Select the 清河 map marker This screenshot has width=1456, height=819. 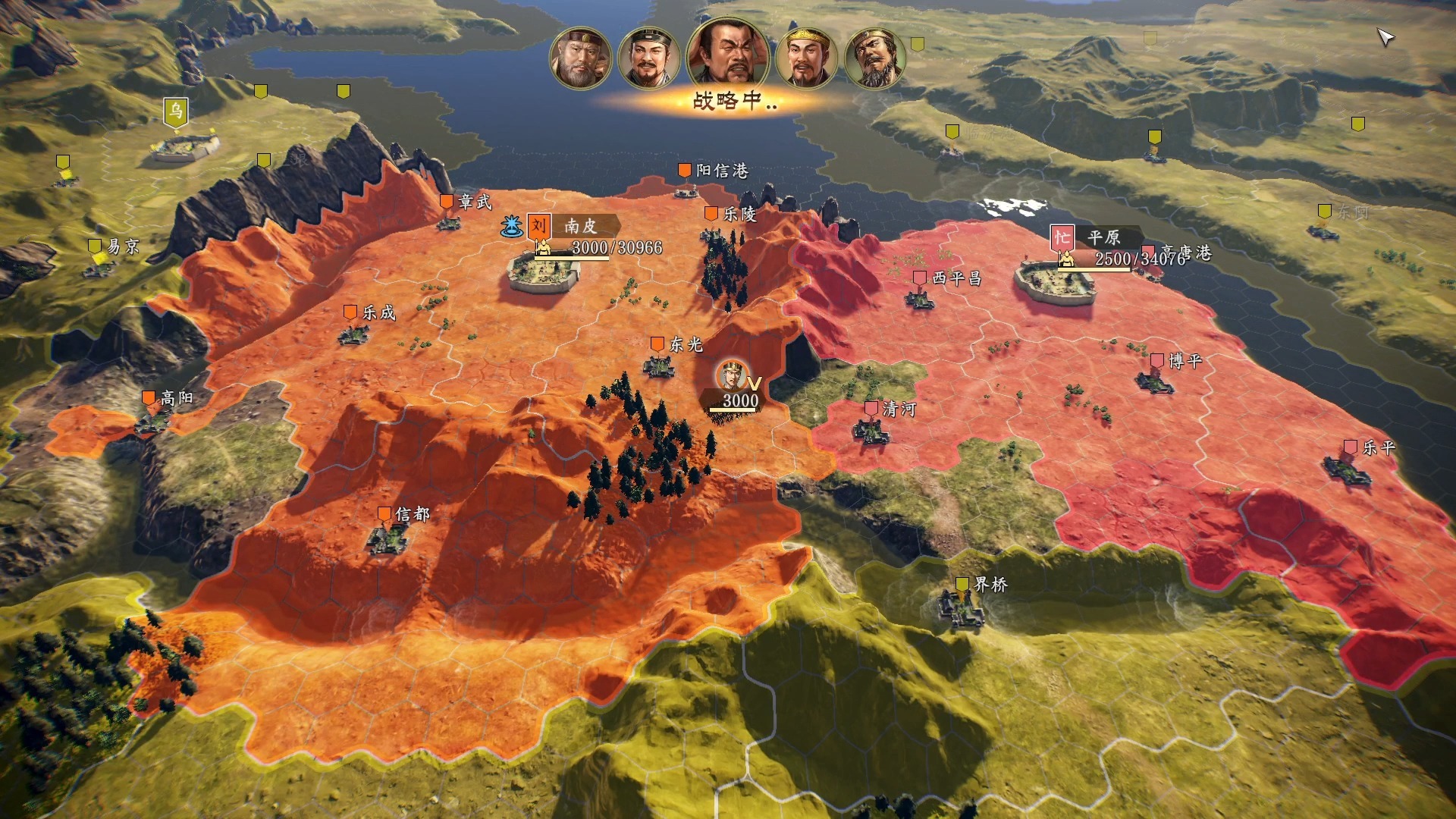pyautogui.click(x=871, y=409)
